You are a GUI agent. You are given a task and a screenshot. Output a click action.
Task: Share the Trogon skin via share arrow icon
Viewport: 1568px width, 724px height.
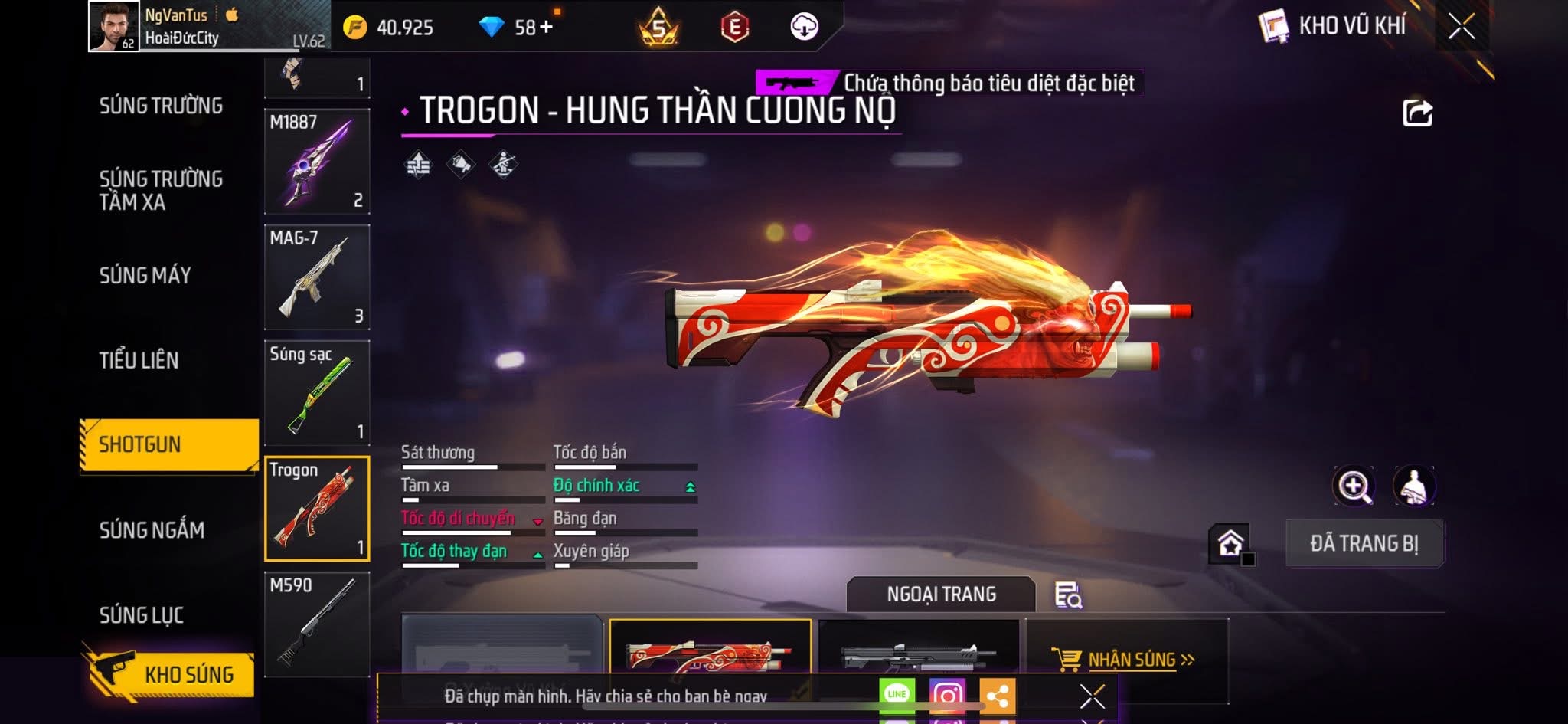(1417, 113)
